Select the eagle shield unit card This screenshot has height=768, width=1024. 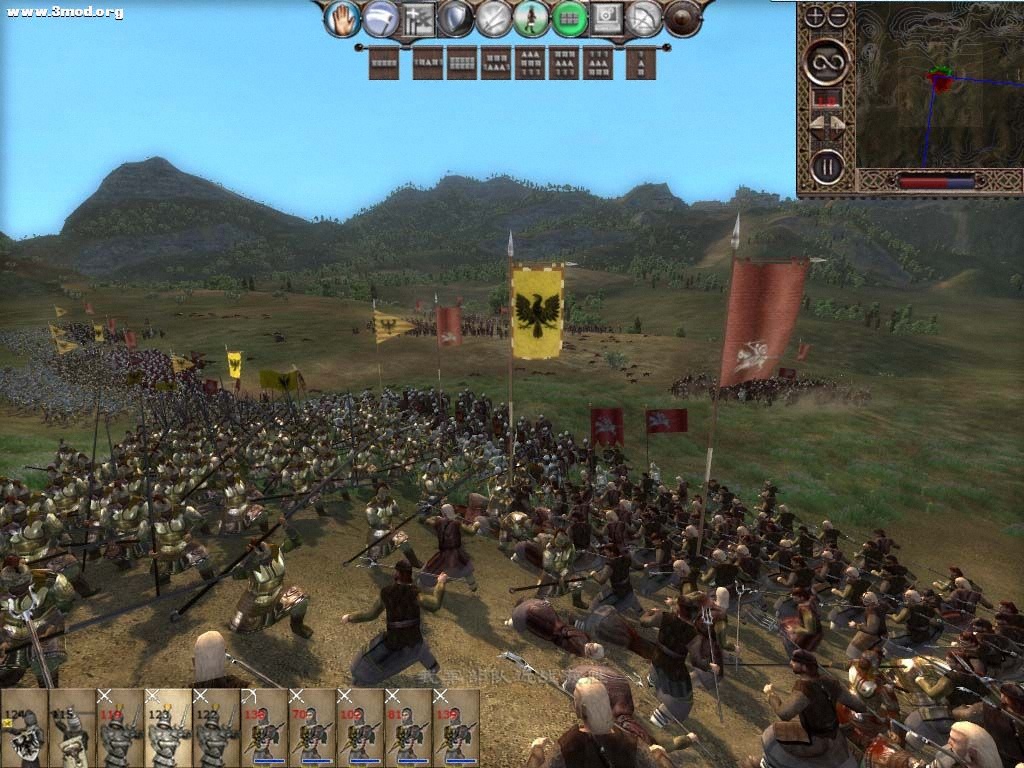(x=24, y=728)
